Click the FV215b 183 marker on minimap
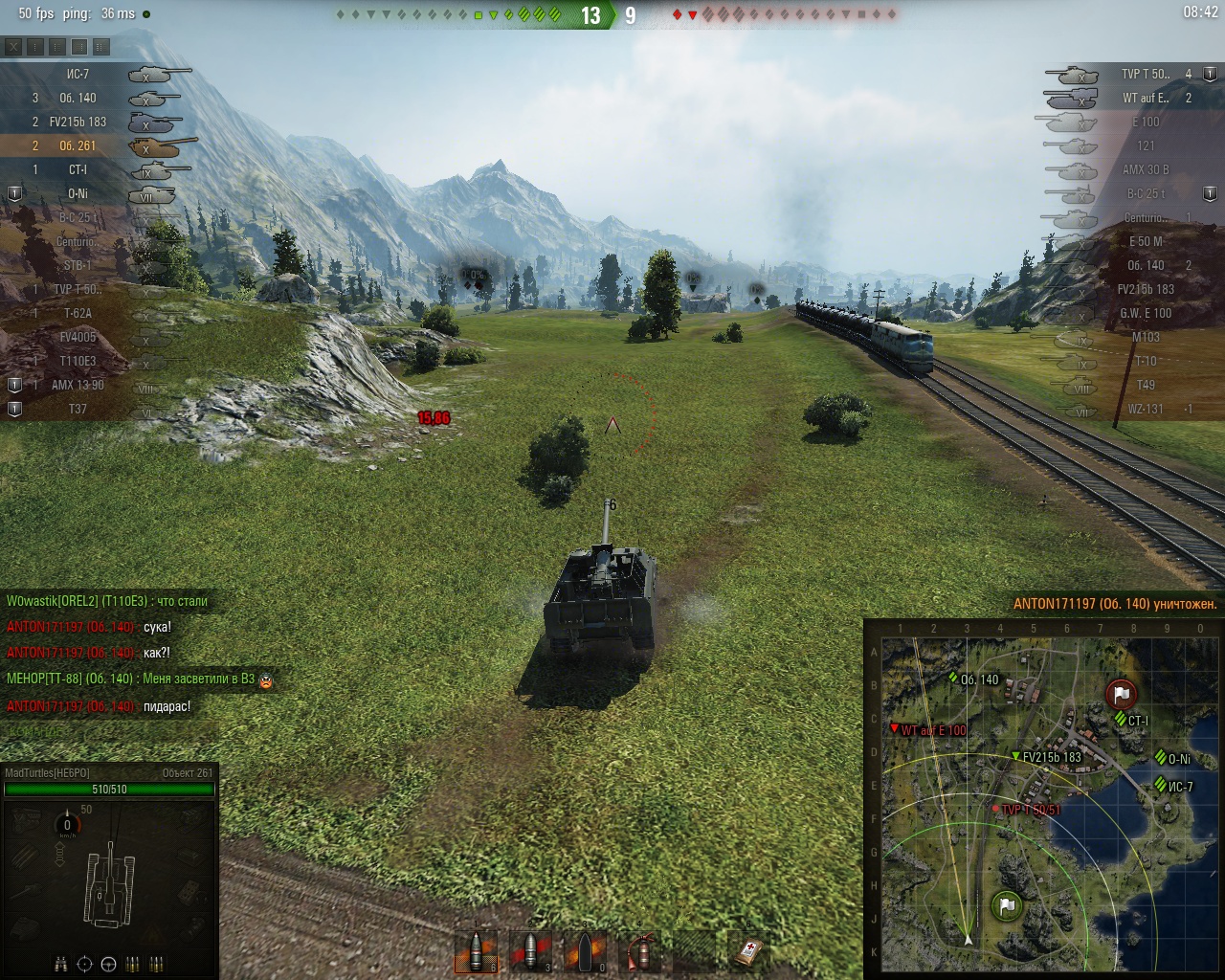This screenshot has width=1225, height=980. [1015, 756]
